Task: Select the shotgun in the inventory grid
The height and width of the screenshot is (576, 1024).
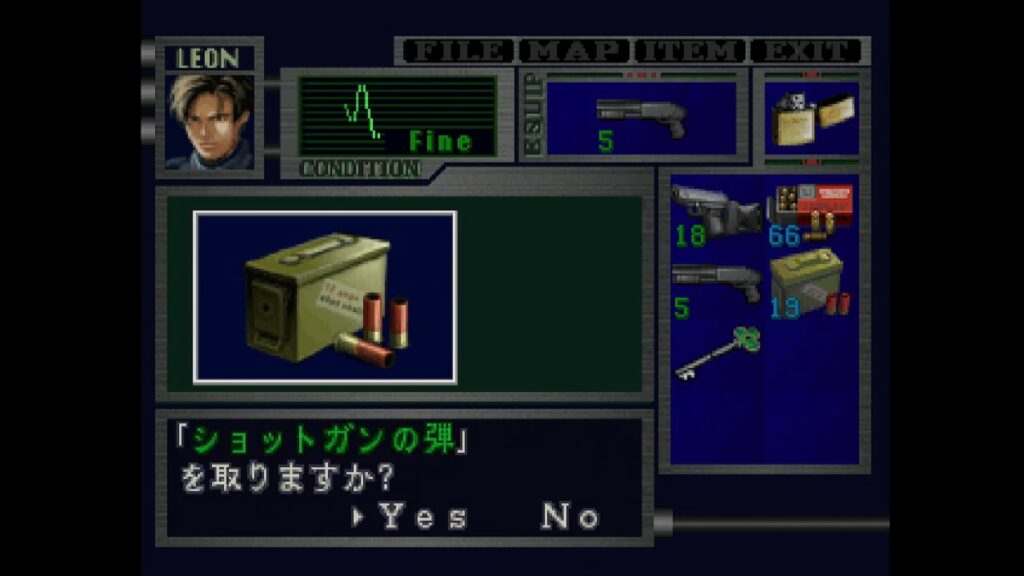Action: (716, 285)
